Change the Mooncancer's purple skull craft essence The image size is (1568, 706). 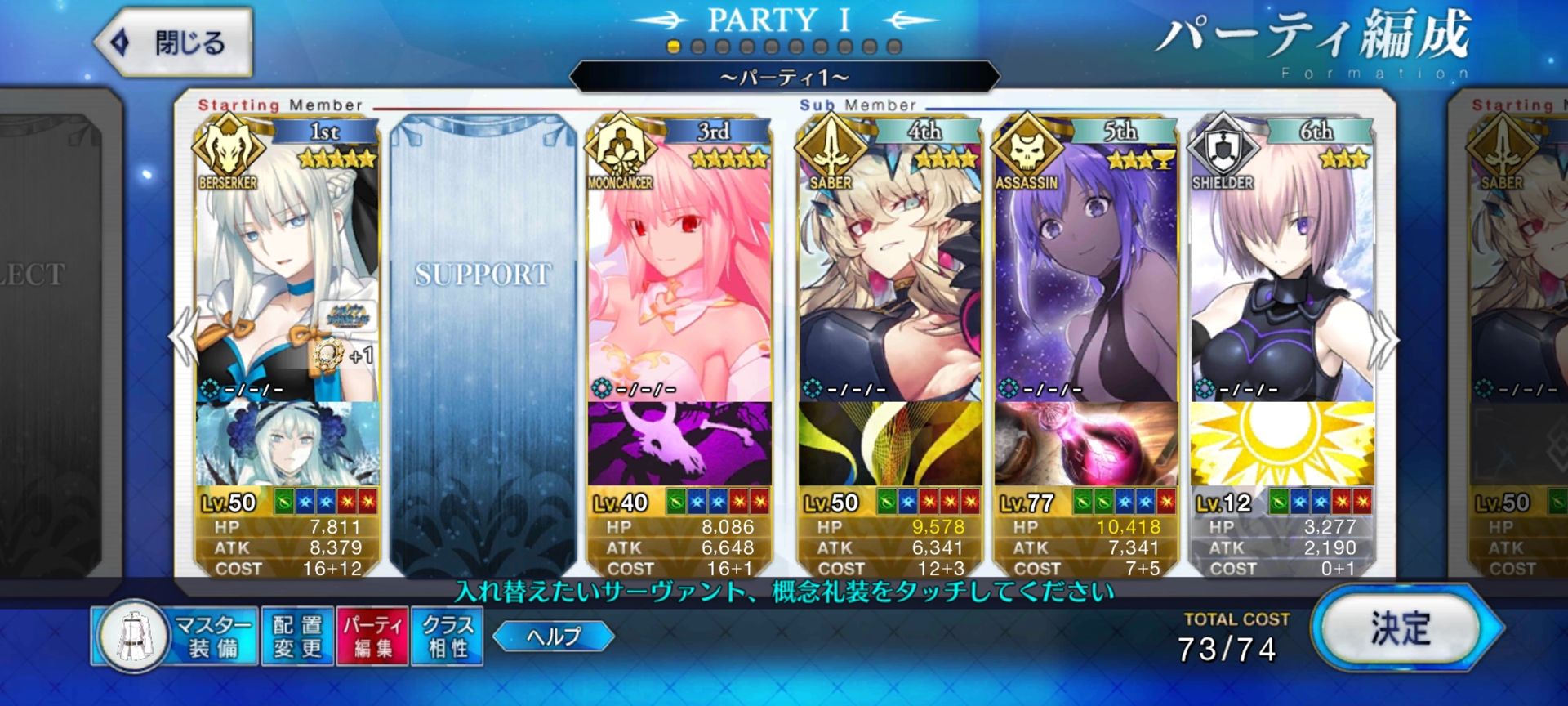679,444
